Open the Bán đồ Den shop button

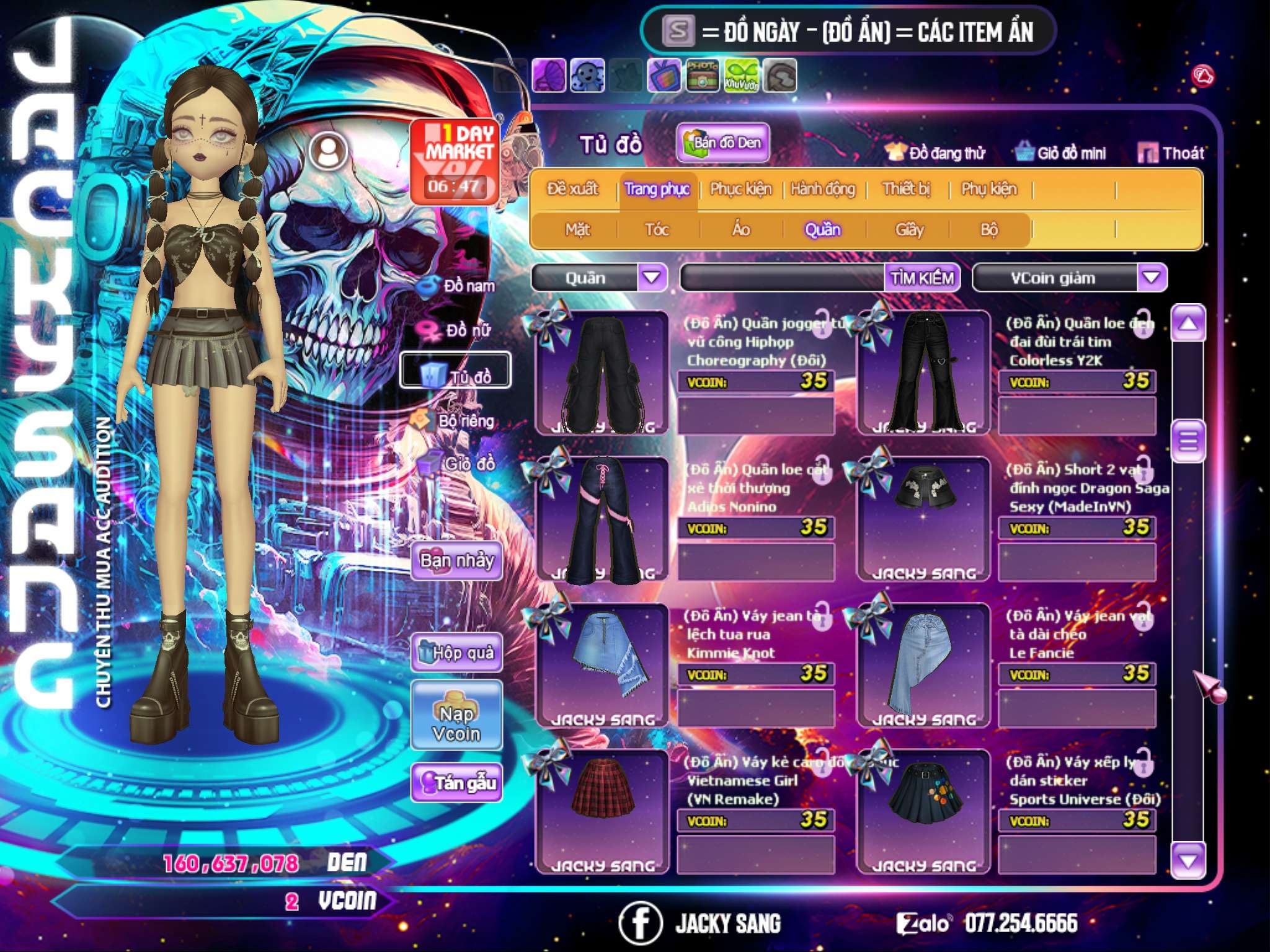[723, 143]
